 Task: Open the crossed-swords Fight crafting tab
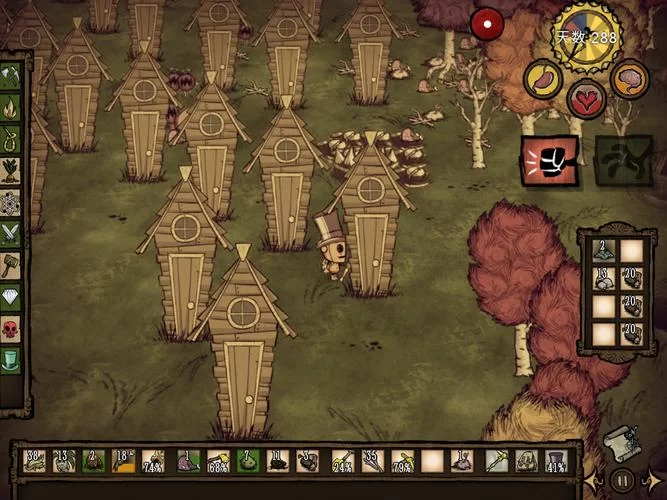point(11,232)
